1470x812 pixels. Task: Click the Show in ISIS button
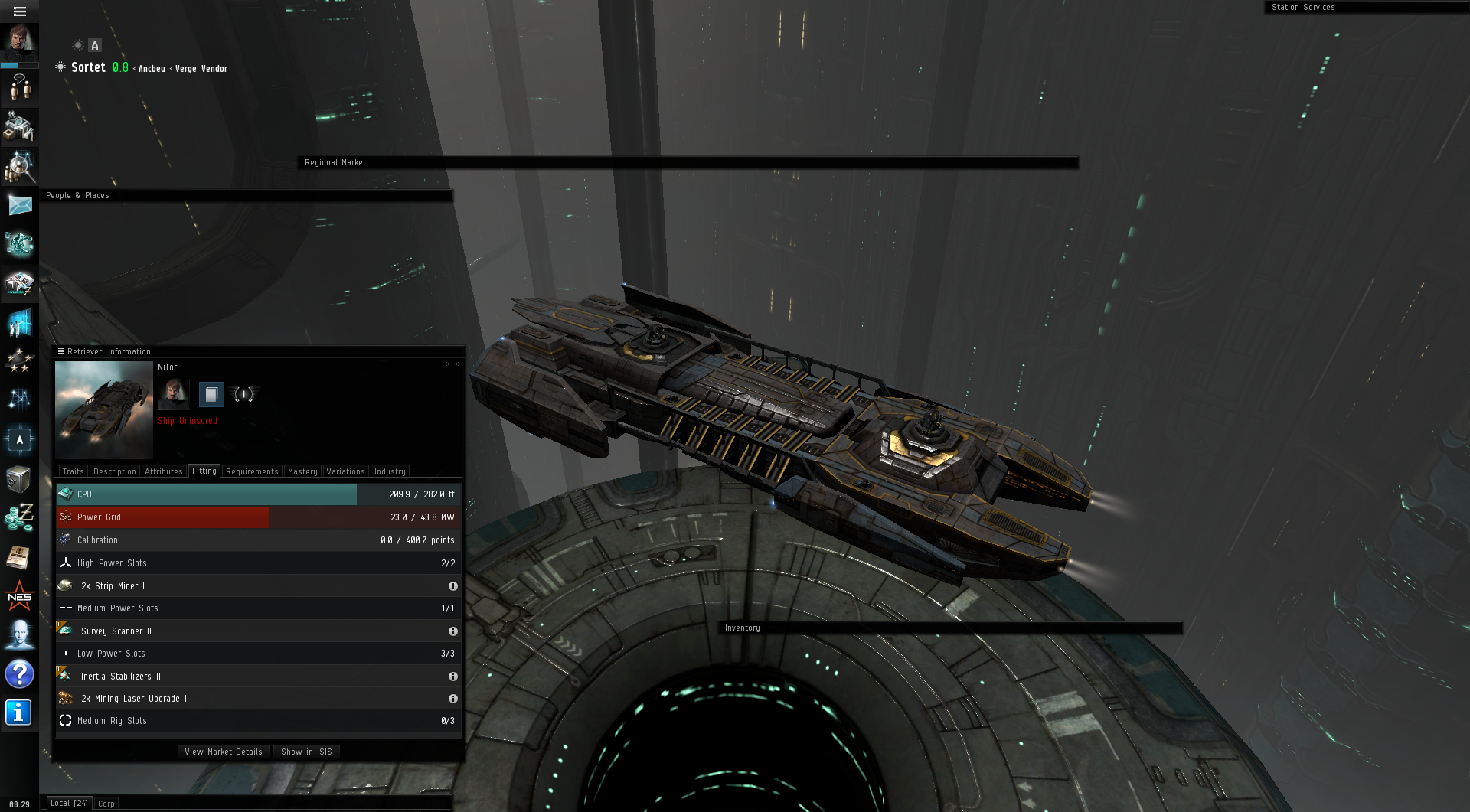tap(306, 752)
